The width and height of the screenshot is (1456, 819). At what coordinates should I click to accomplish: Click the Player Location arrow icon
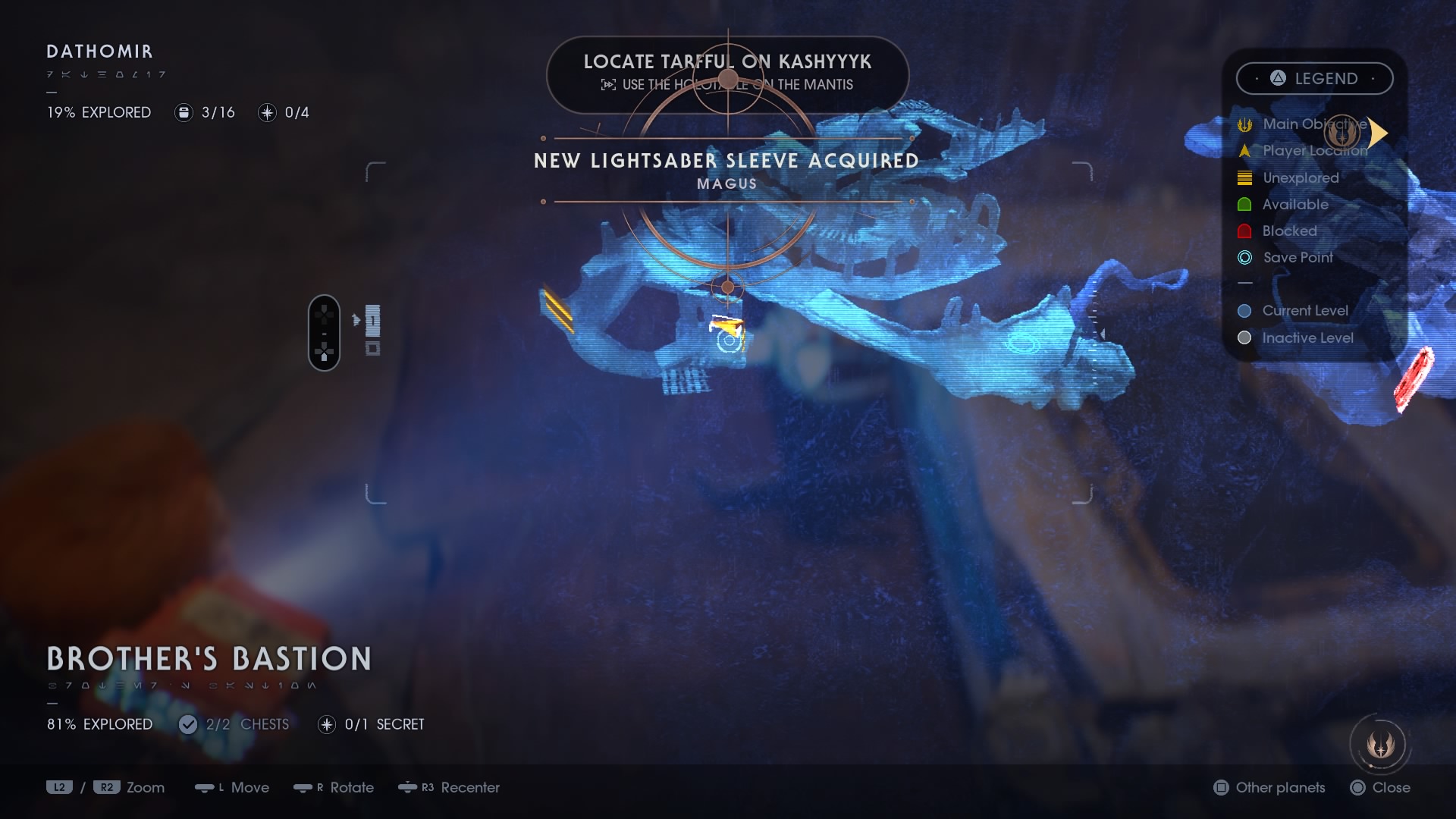pos(1244,151)
